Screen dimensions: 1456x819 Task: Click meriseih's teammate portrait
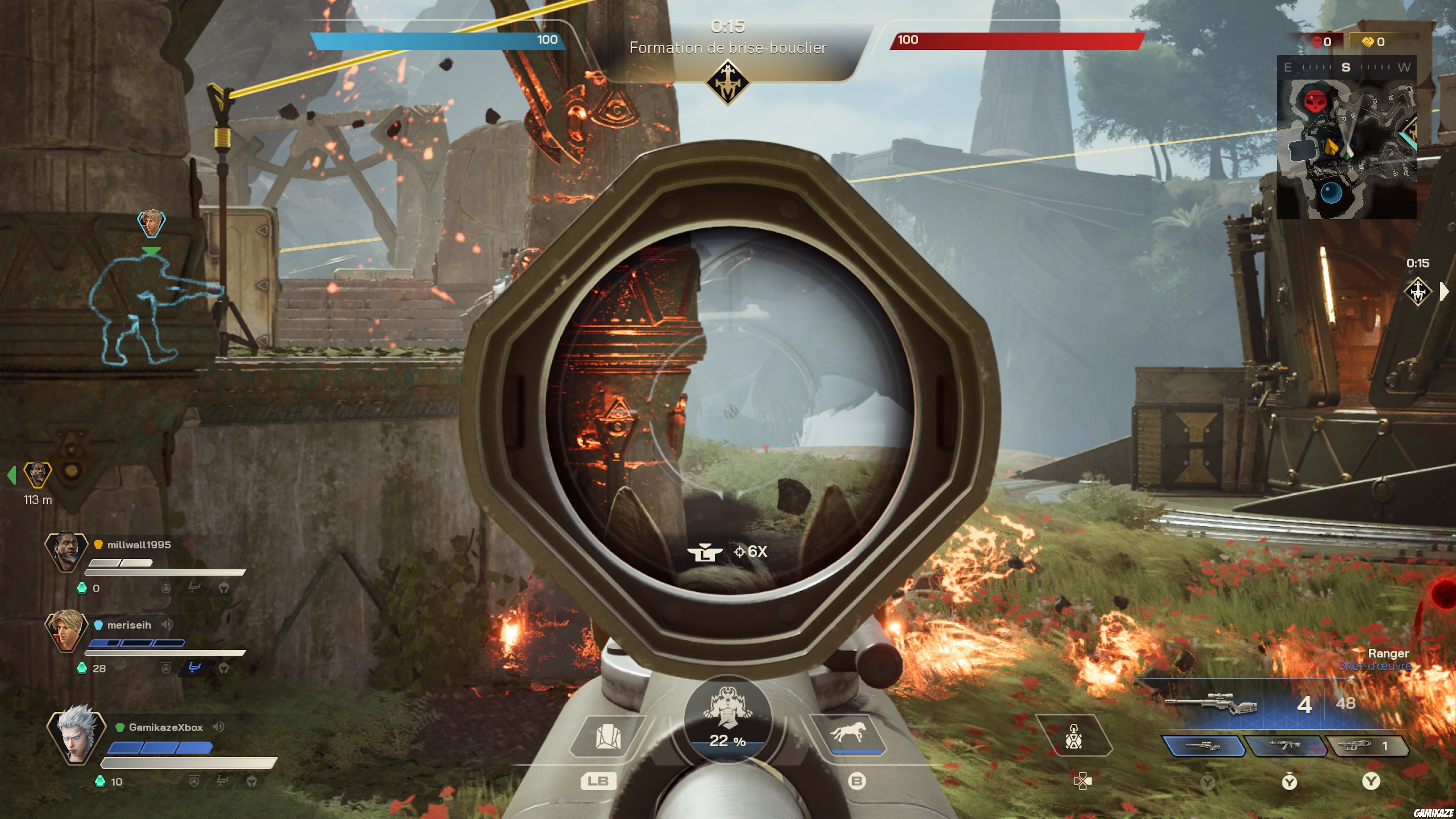(x=66, y=630)
